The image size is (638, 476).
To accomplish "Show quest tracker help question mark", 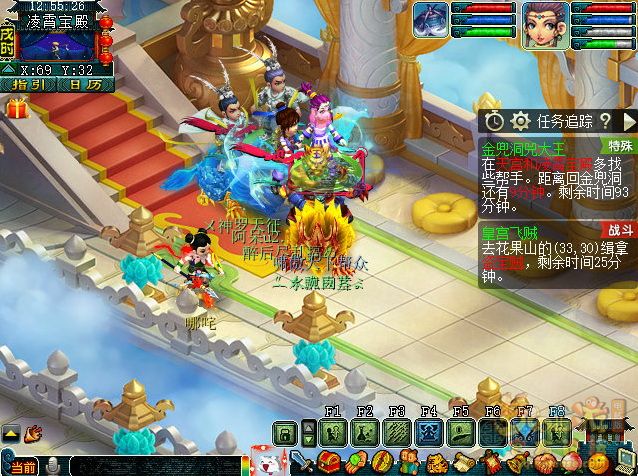I will pos(605,121).
